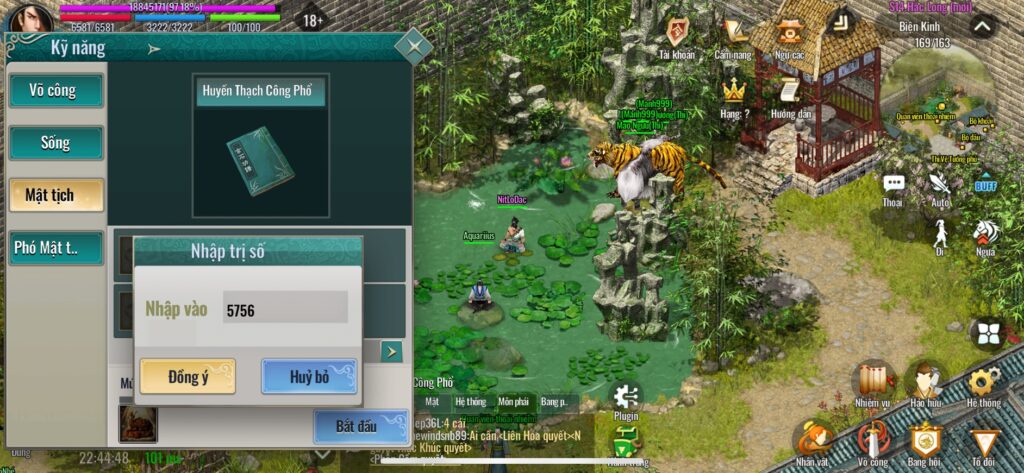This screenshot has width=1024, height=473.
Task: Open the Hảo hữu friends list
Action: 927,383
